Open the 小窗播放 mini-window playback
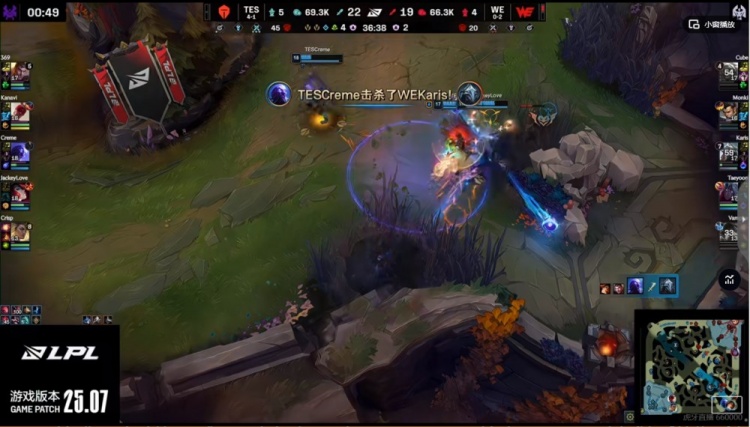 tap(710, 24)
